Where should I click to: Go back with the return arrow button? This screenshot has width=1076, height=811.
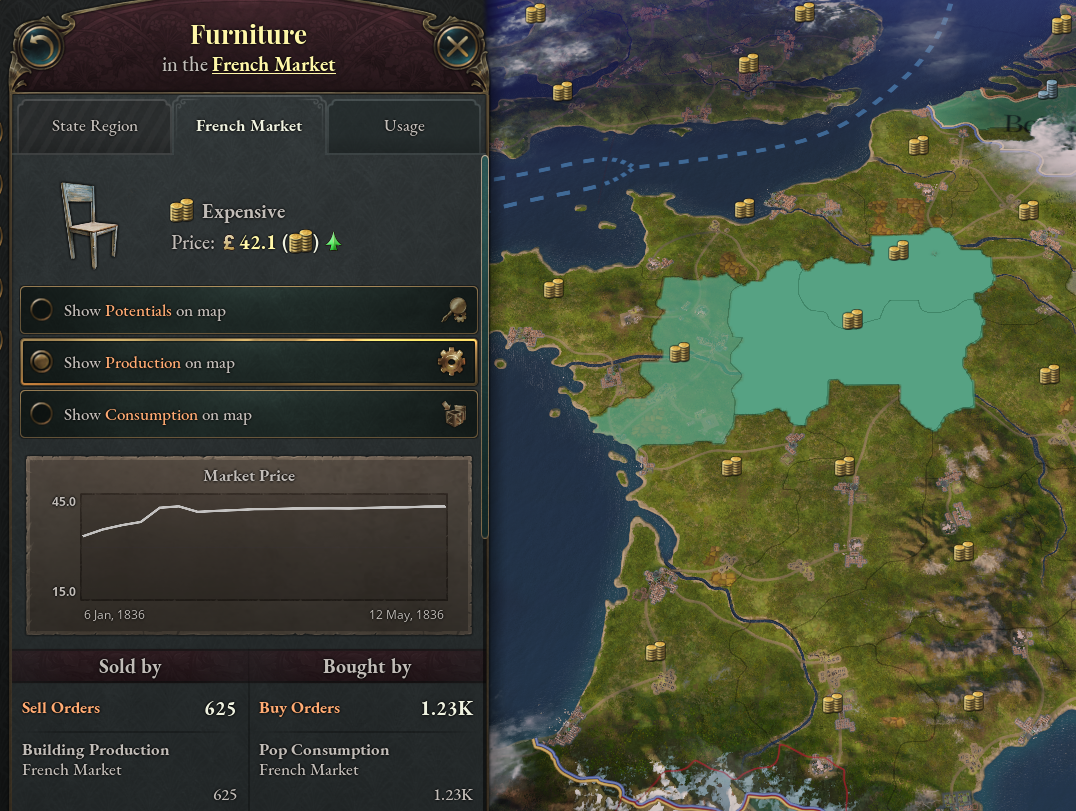coord(38,46)
